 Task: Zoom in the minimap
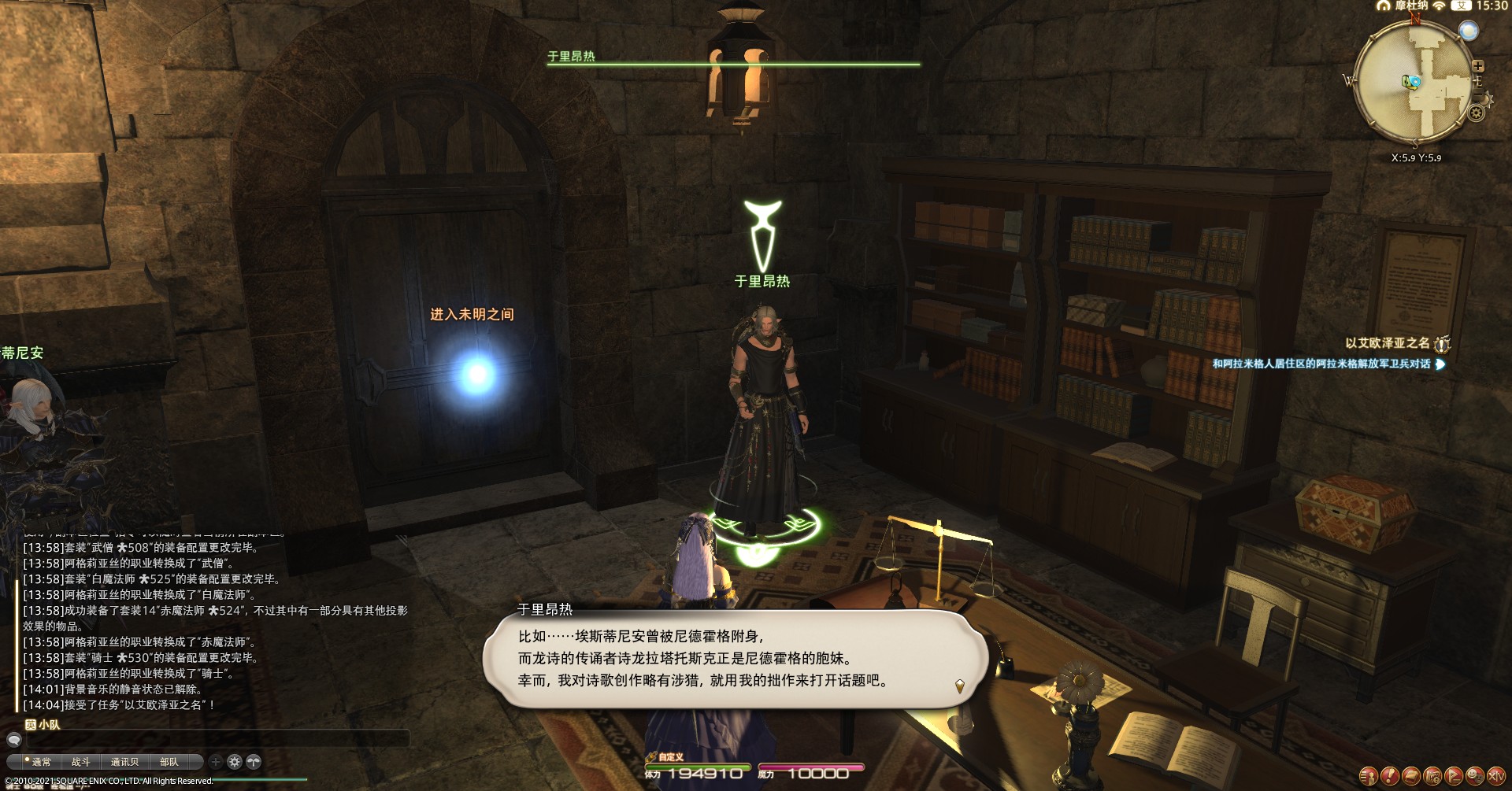coord(1478,66)
